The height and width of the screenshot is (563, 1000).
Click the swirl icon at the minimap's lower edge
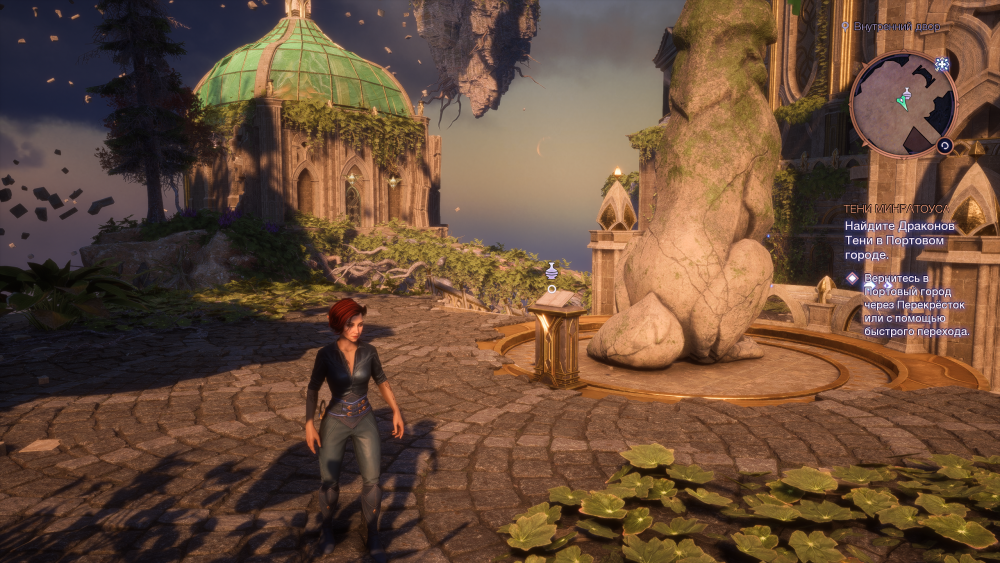pos(944,146)
